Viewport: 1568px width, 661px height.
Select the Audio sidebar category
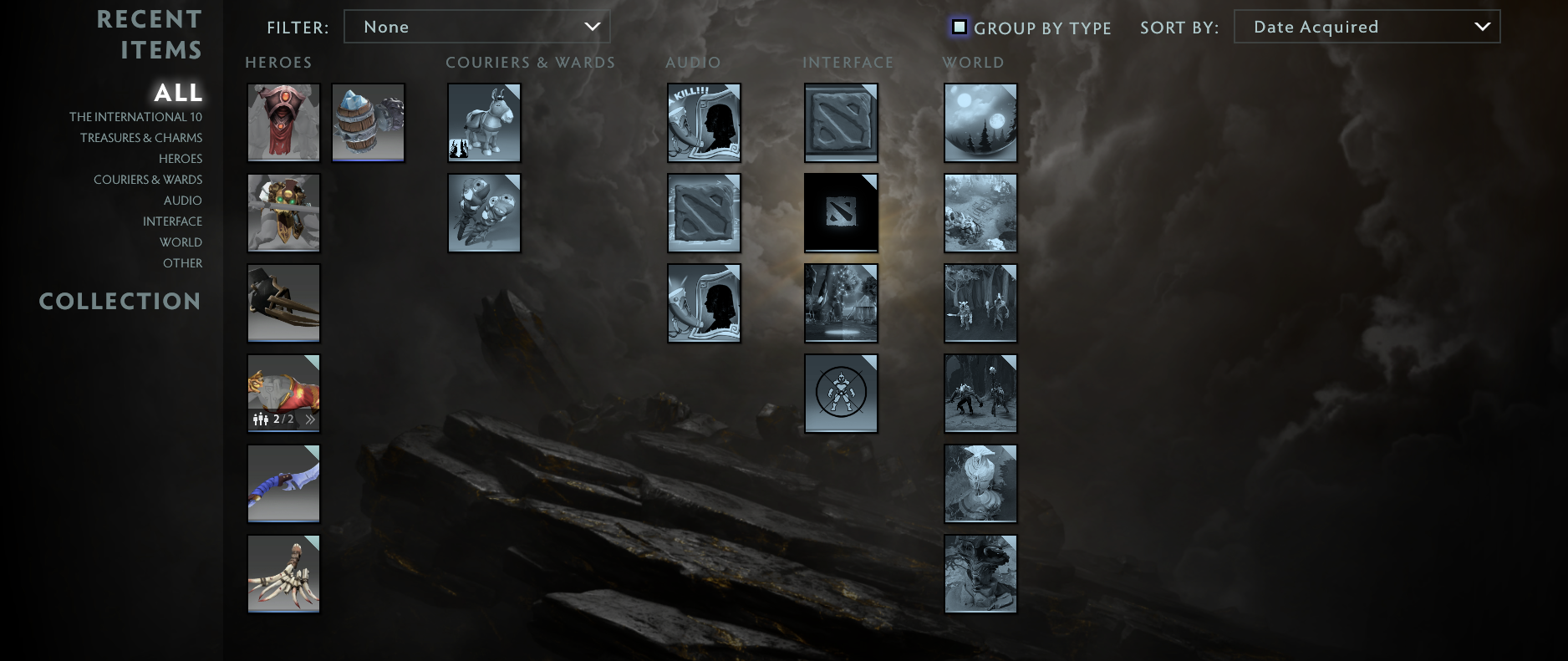pos(182,201)
